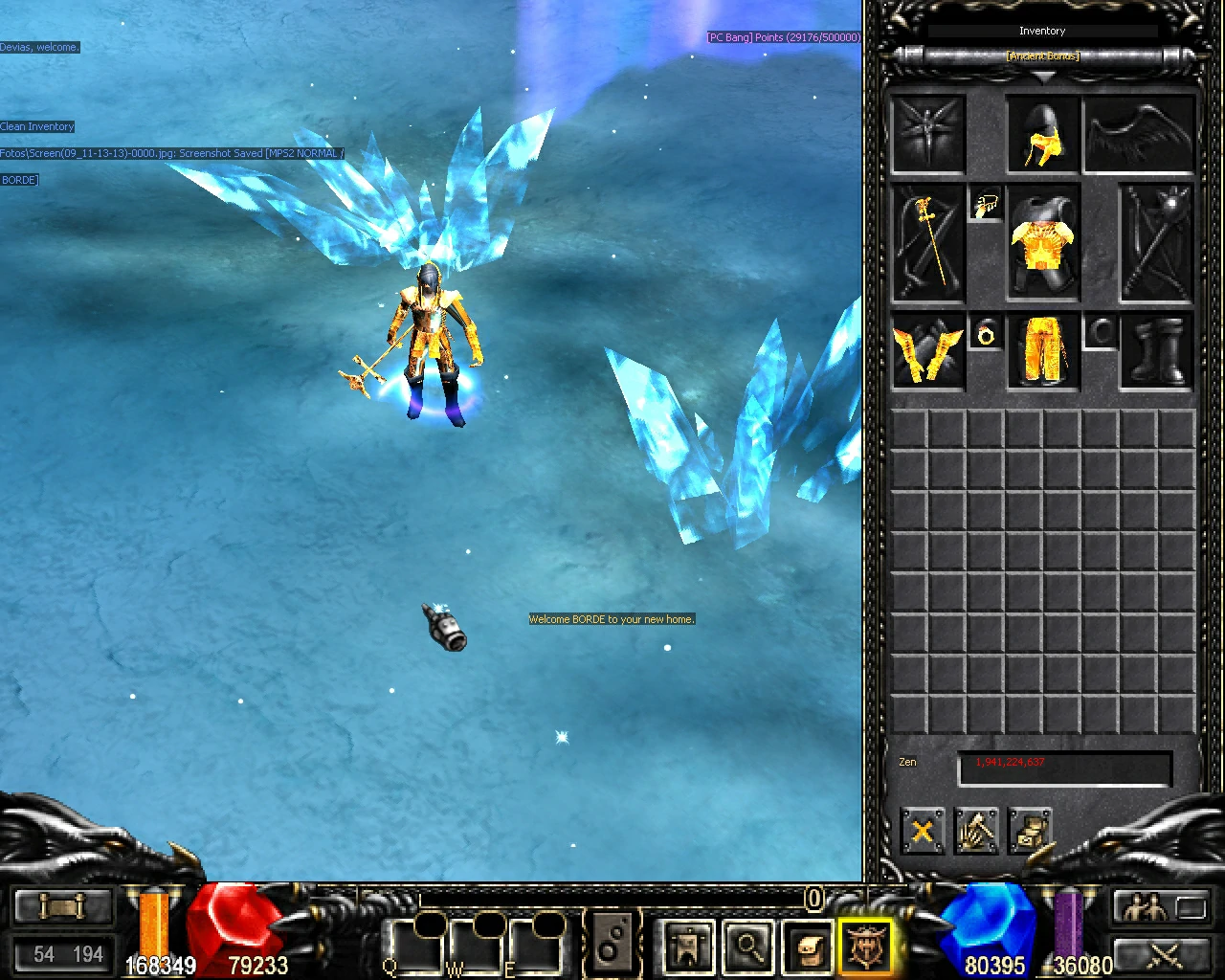Click the magnifier search icon in the toolbar

(749, 947)
